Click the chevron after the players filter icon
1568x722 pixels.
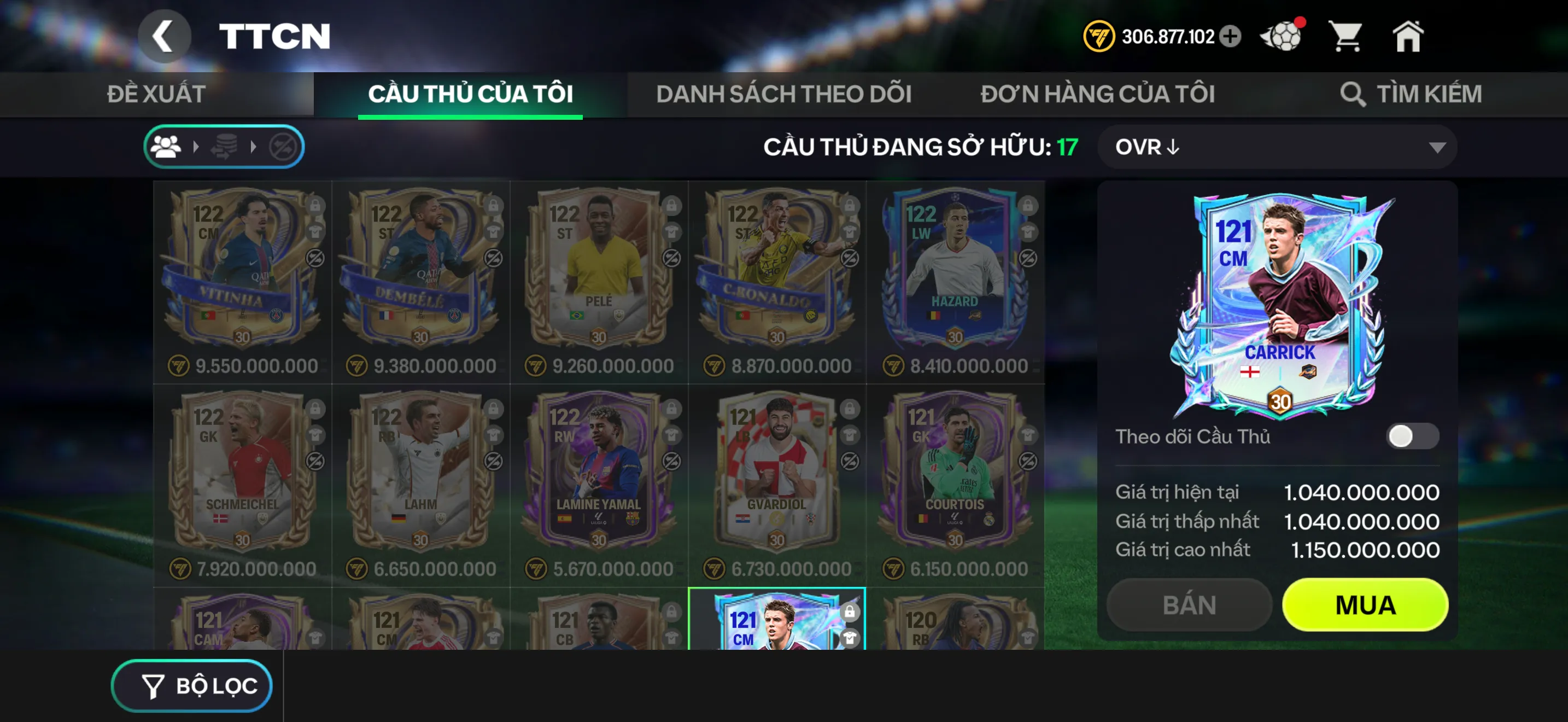coord(196,145)
